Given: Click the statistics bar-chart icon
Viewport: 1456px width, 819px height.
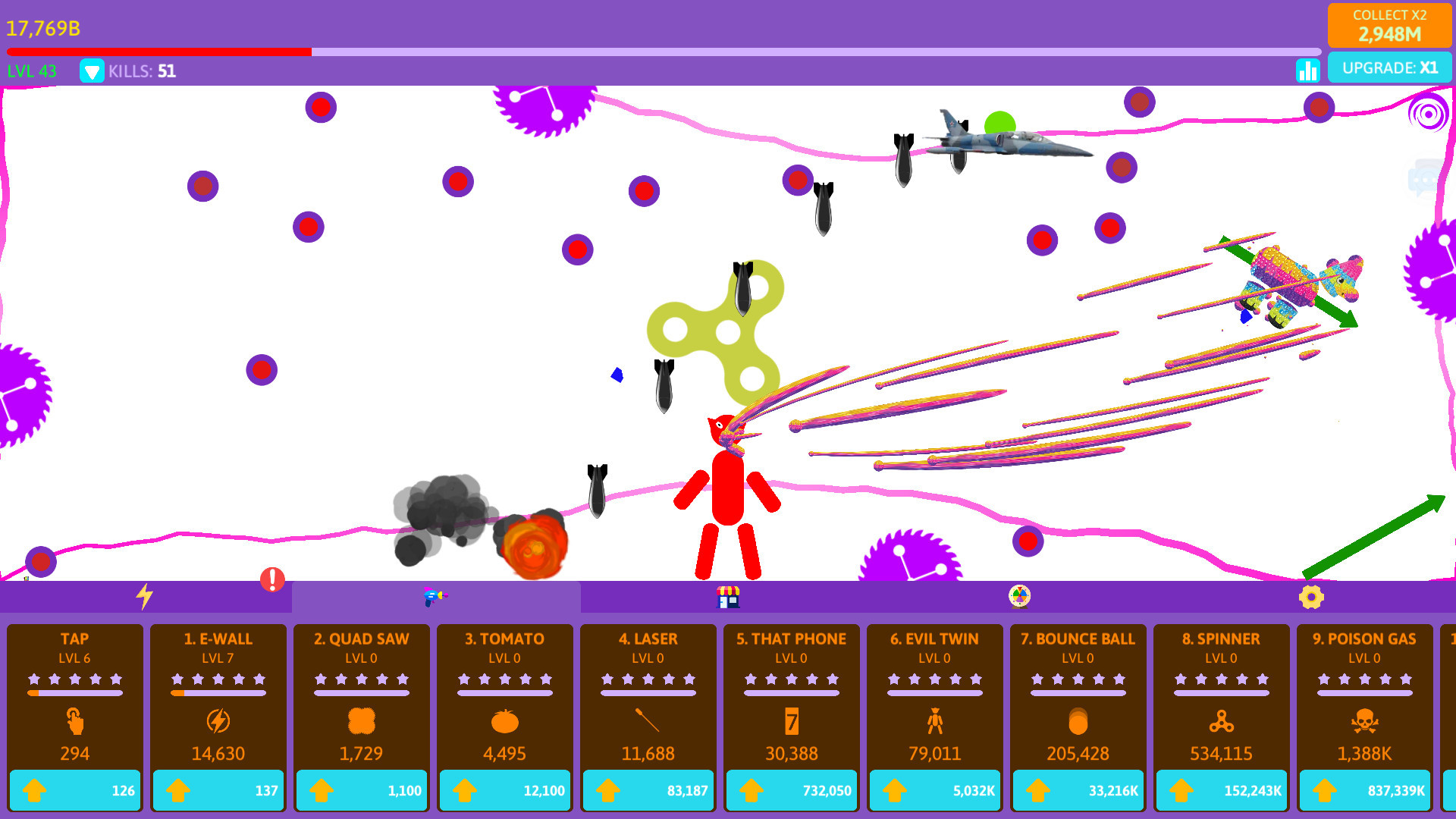Looking at the screenshot, I should pos(1308,71).
